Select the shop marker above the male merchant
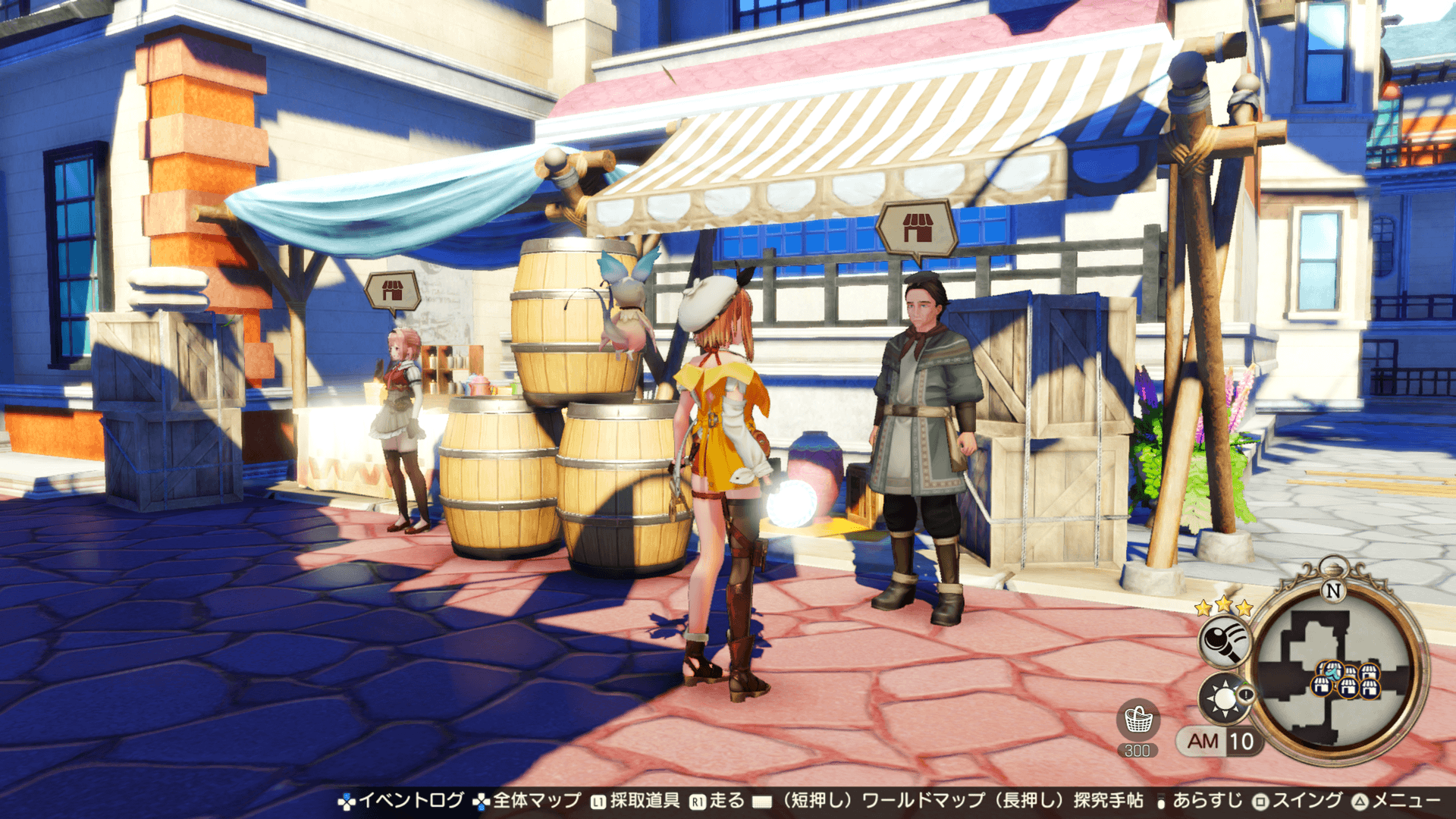 (x=916, y=227)
